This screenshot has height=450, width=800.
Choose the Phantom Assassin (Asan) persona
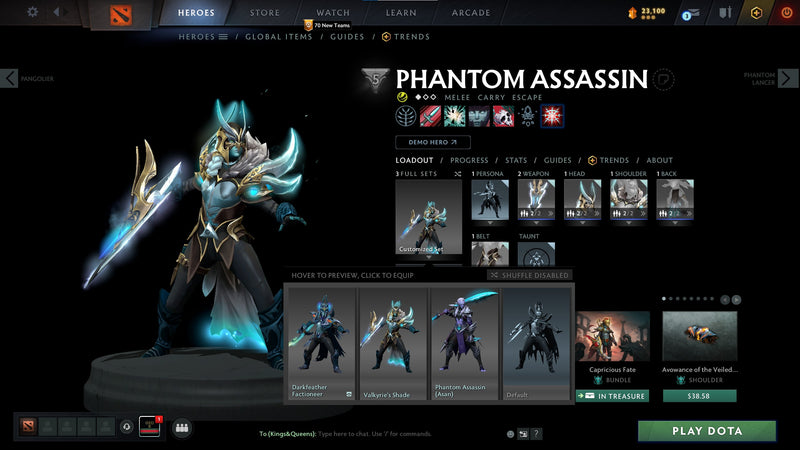pyautogui.click(x=464, y=343)
